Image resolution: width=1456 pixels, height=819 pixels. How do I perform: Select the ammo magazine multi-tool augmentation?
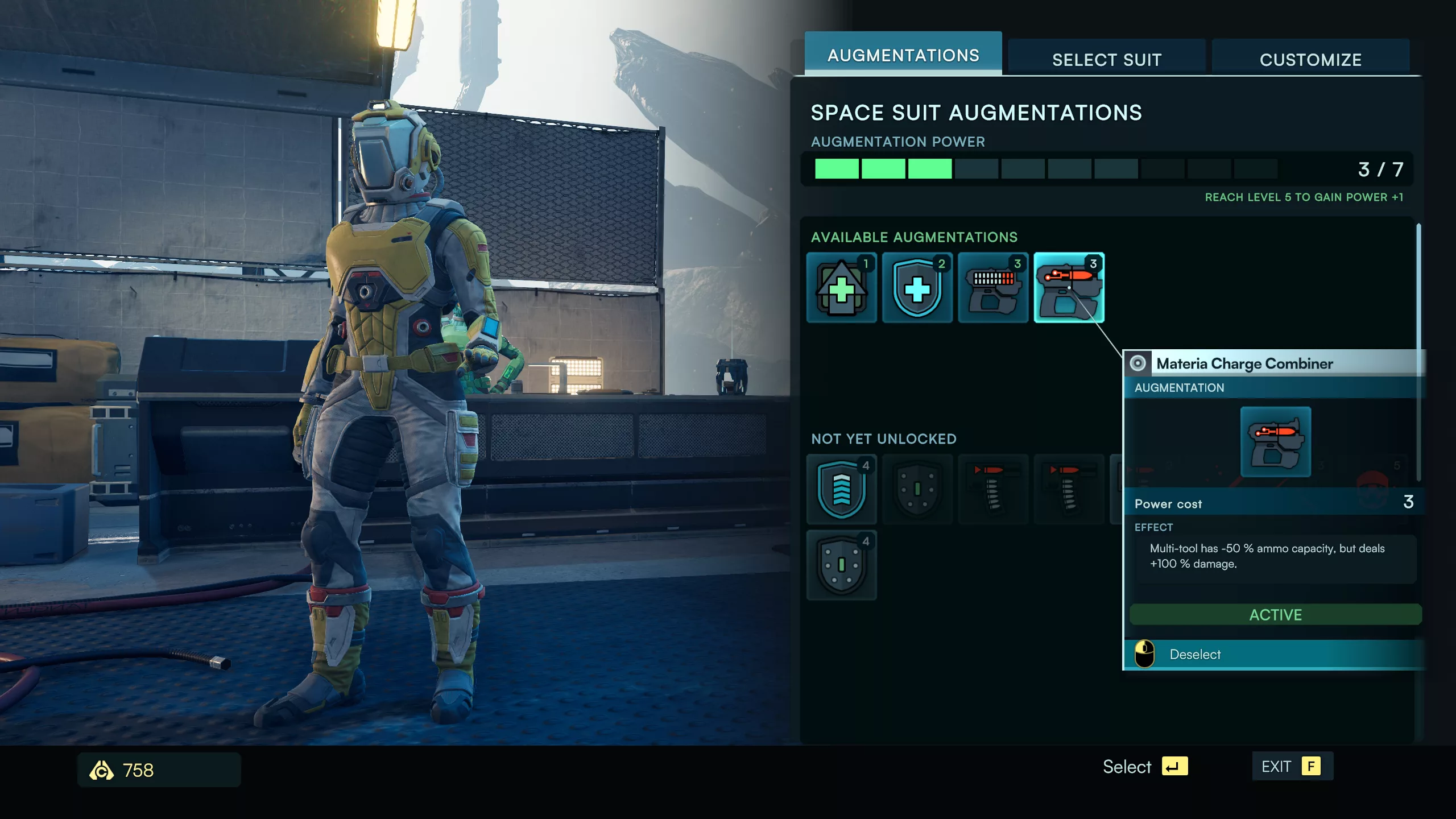click(993, 288)
